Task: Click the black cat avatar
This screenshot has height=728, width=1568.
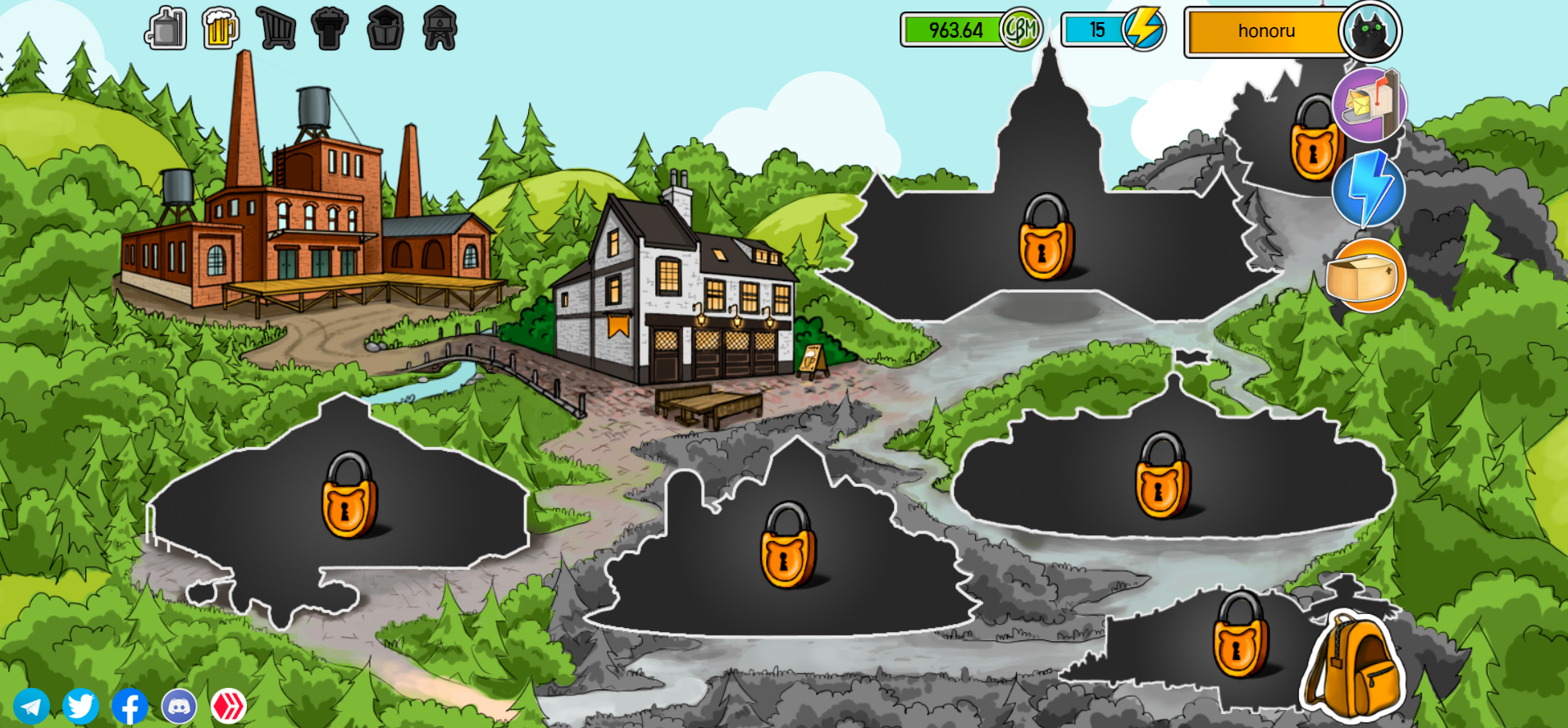Action: 1370,32
